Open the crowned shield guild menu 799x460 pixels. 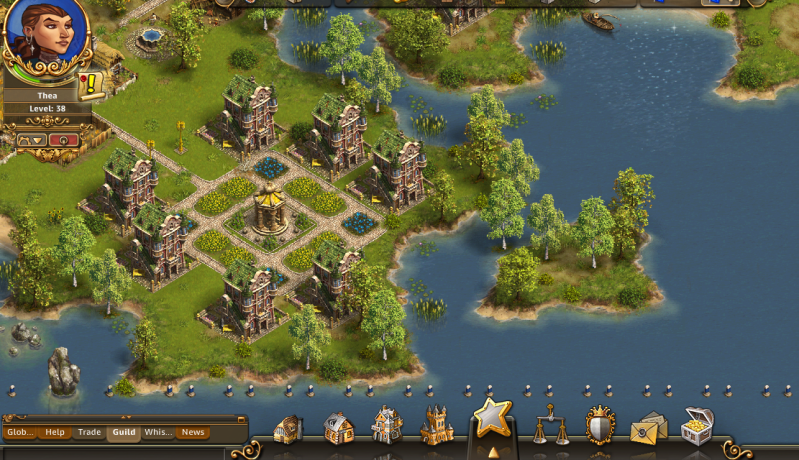pos(600,425)
